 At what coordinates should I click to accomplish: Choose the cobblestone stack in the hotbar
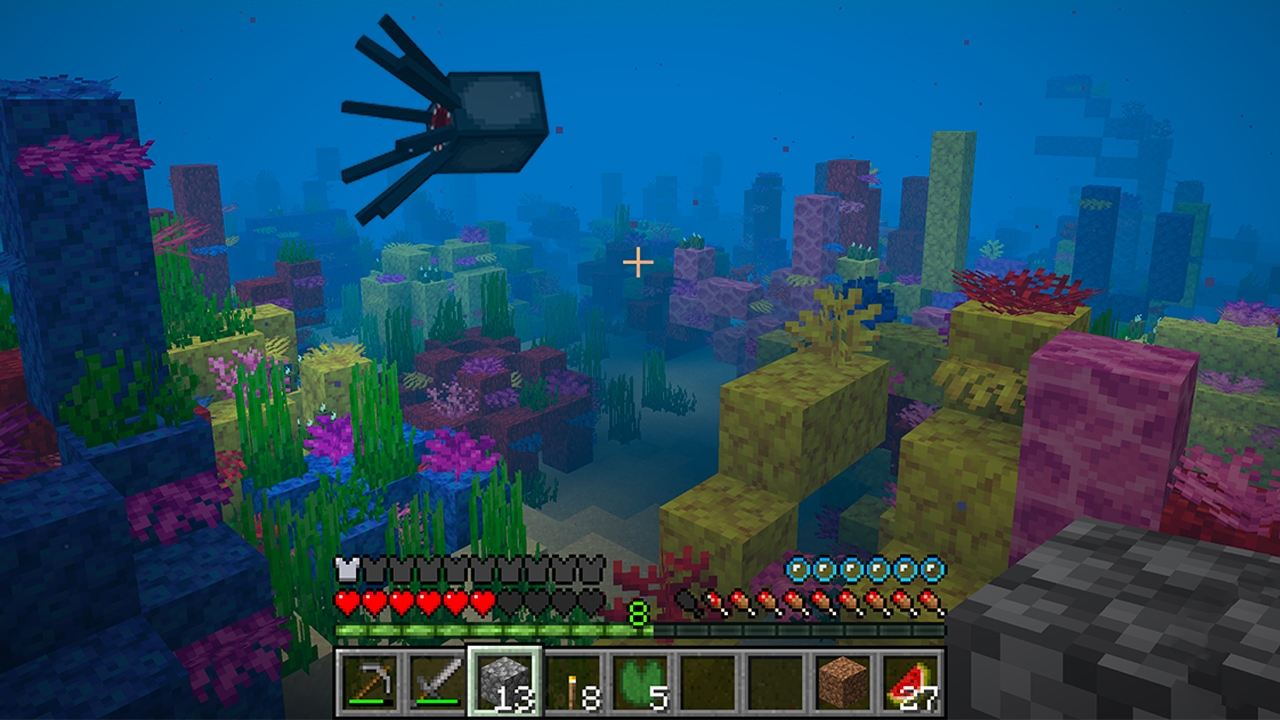(504, 682)
